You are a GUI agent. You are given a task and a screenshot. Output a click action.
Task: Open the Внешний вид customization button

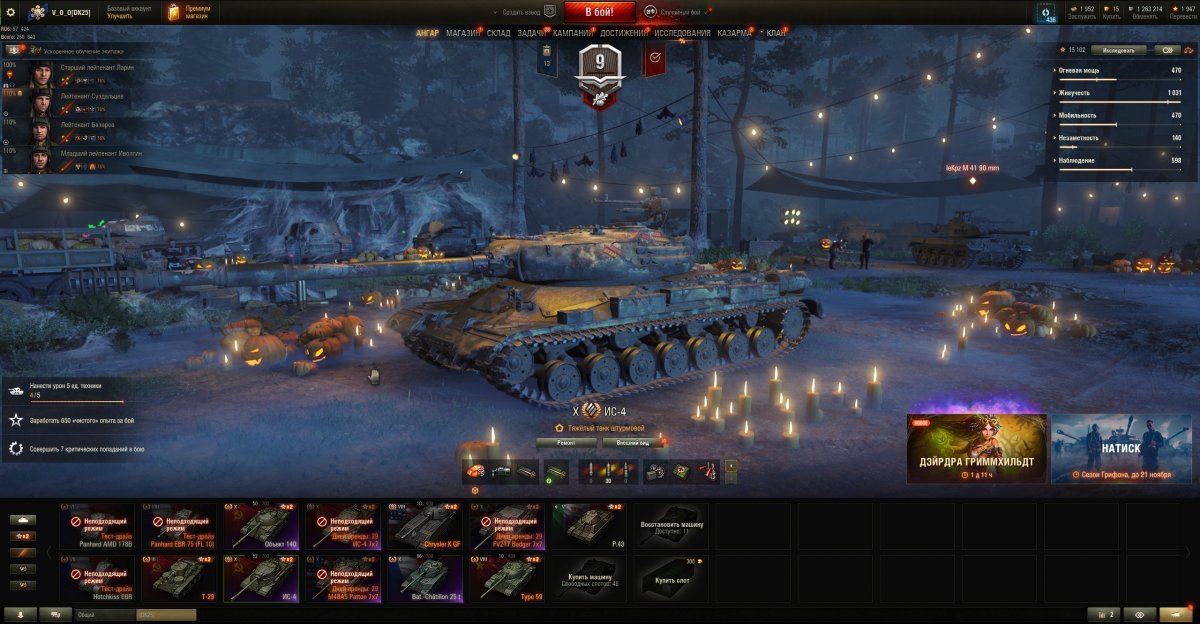[633, 442]
